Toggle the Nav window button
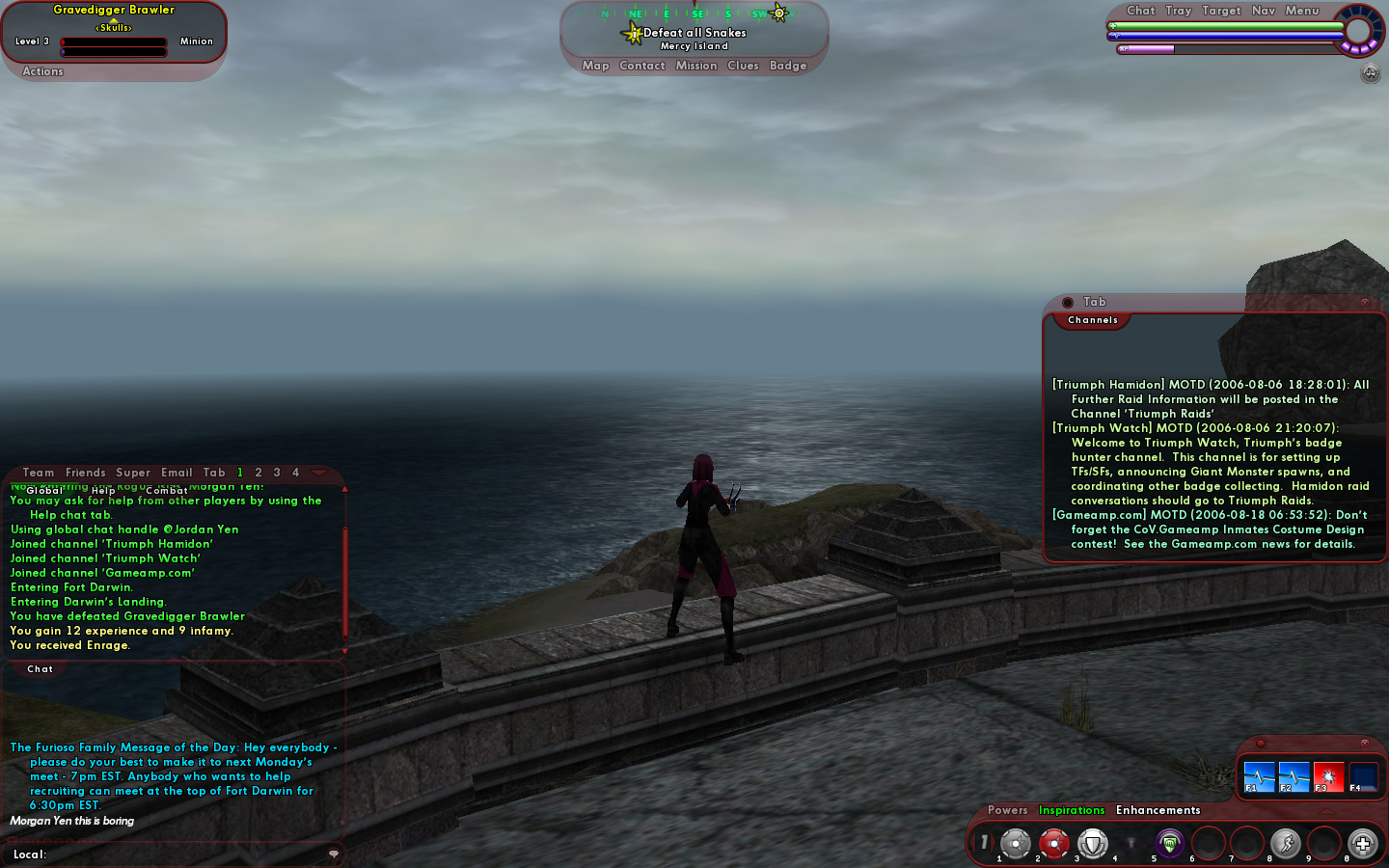Image resolution: width=1389 pixels, height=868 pixels. point(1264,11)
